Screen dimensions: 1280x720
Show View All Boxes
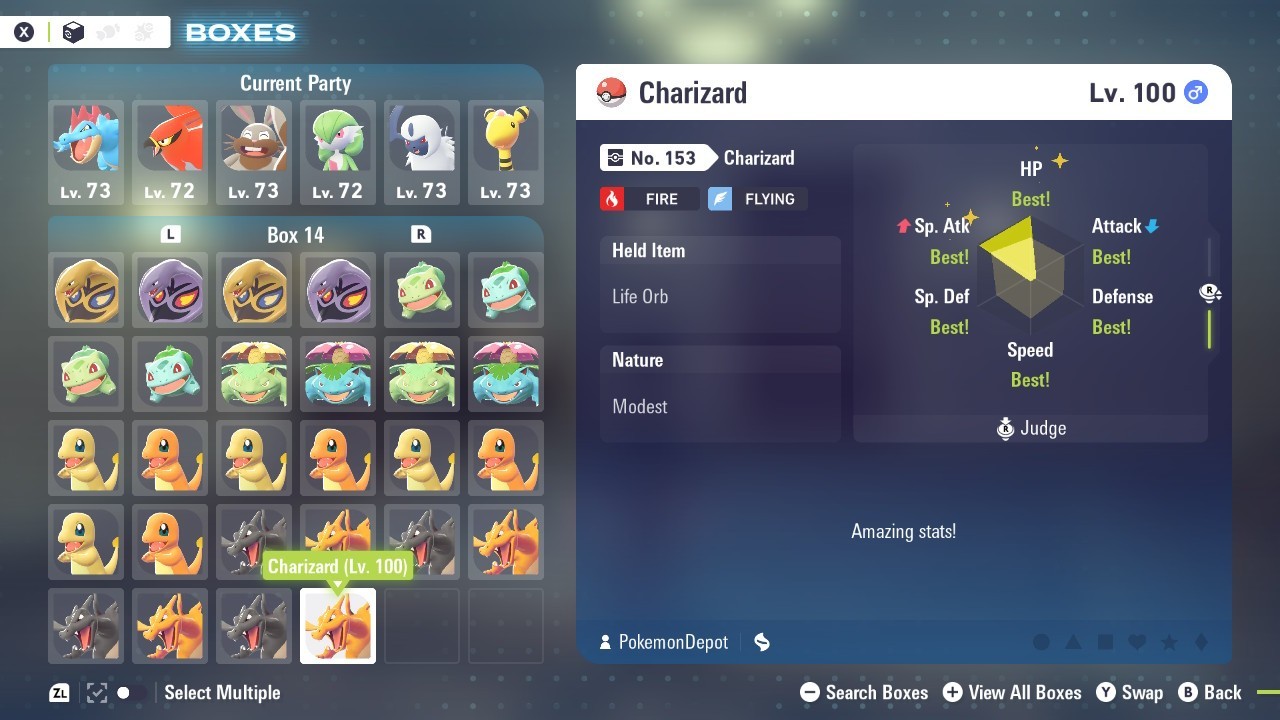[x=1012, y=692]
